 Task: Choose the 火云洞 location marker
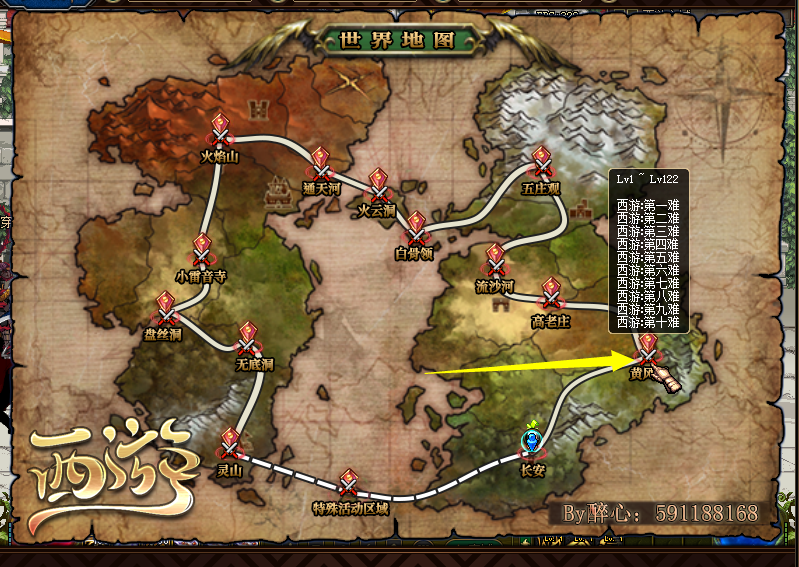(379, 187)
